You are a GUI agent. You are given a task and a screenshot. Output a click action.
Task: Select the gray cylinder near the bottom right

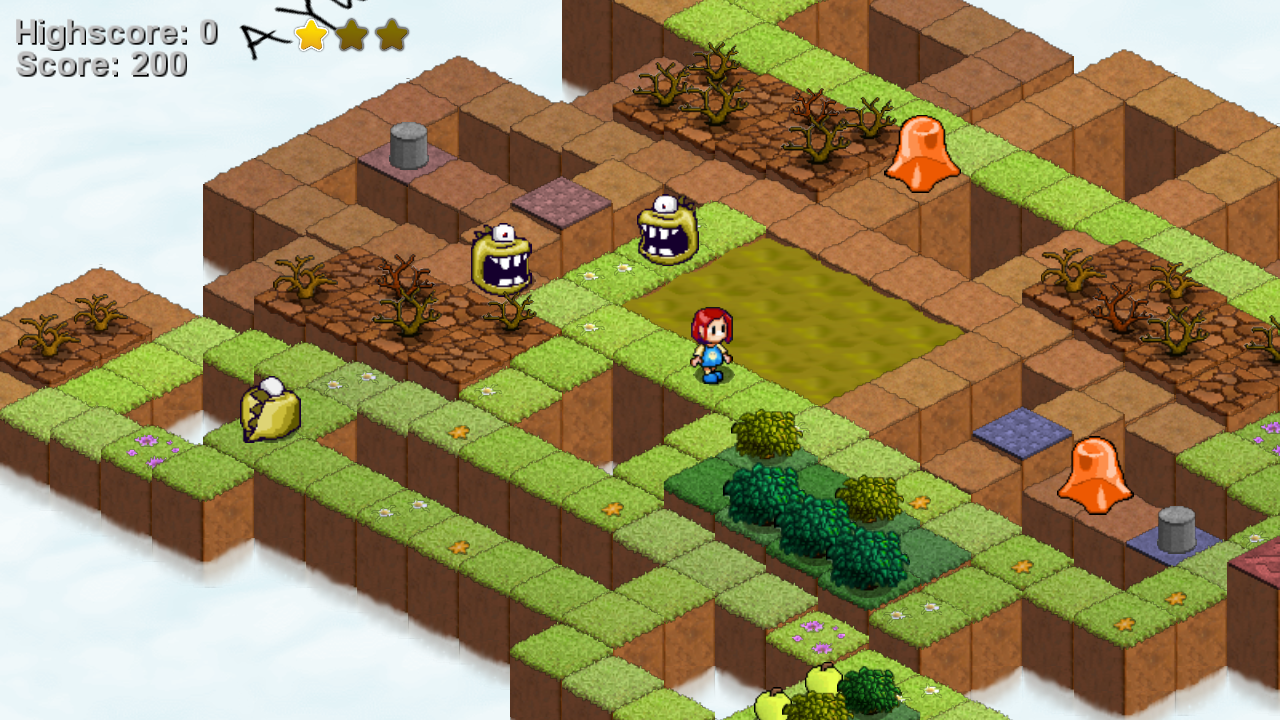1175,530
